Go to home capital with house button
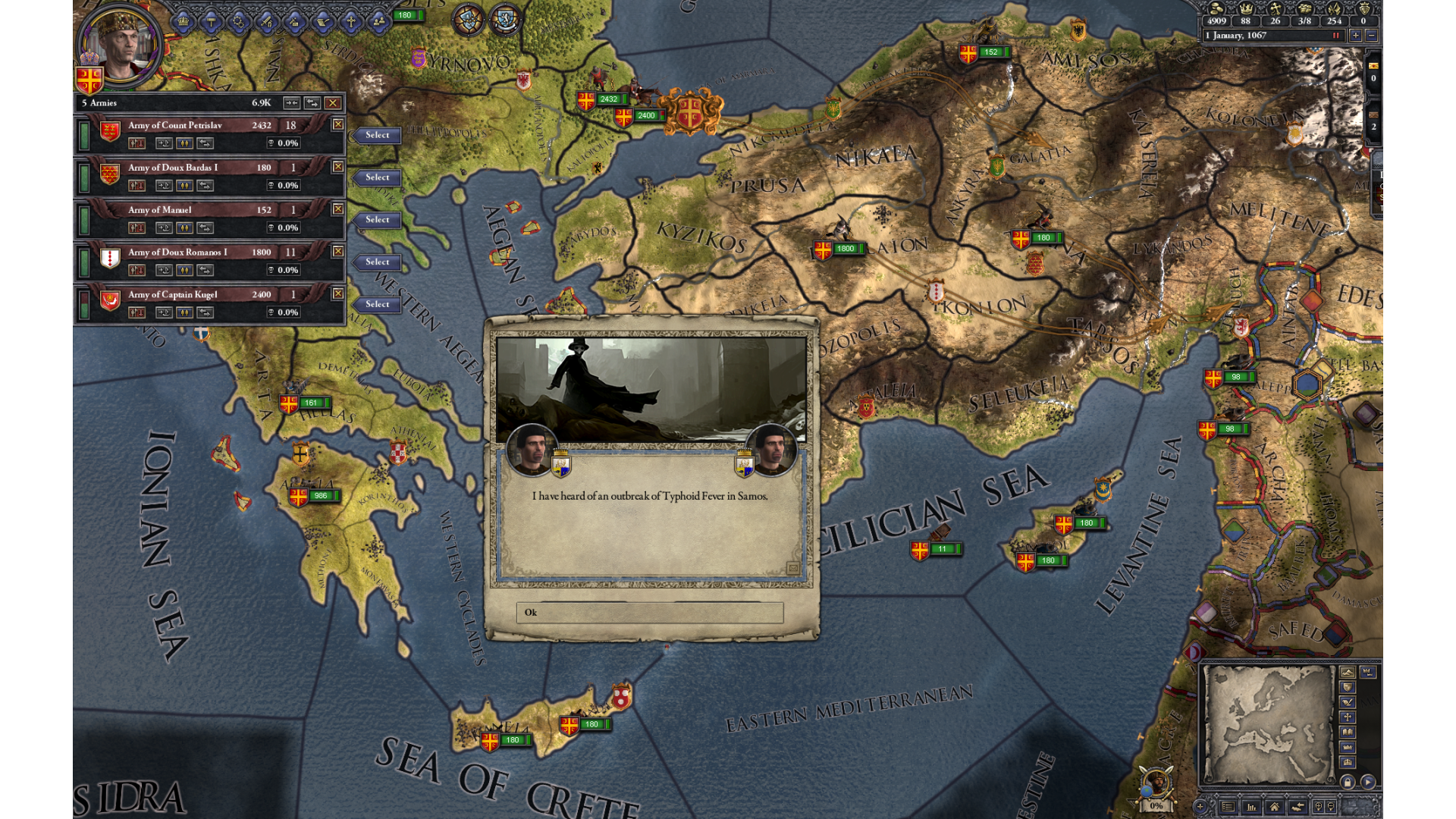The image size is (1456, 819). (1275, 807)
